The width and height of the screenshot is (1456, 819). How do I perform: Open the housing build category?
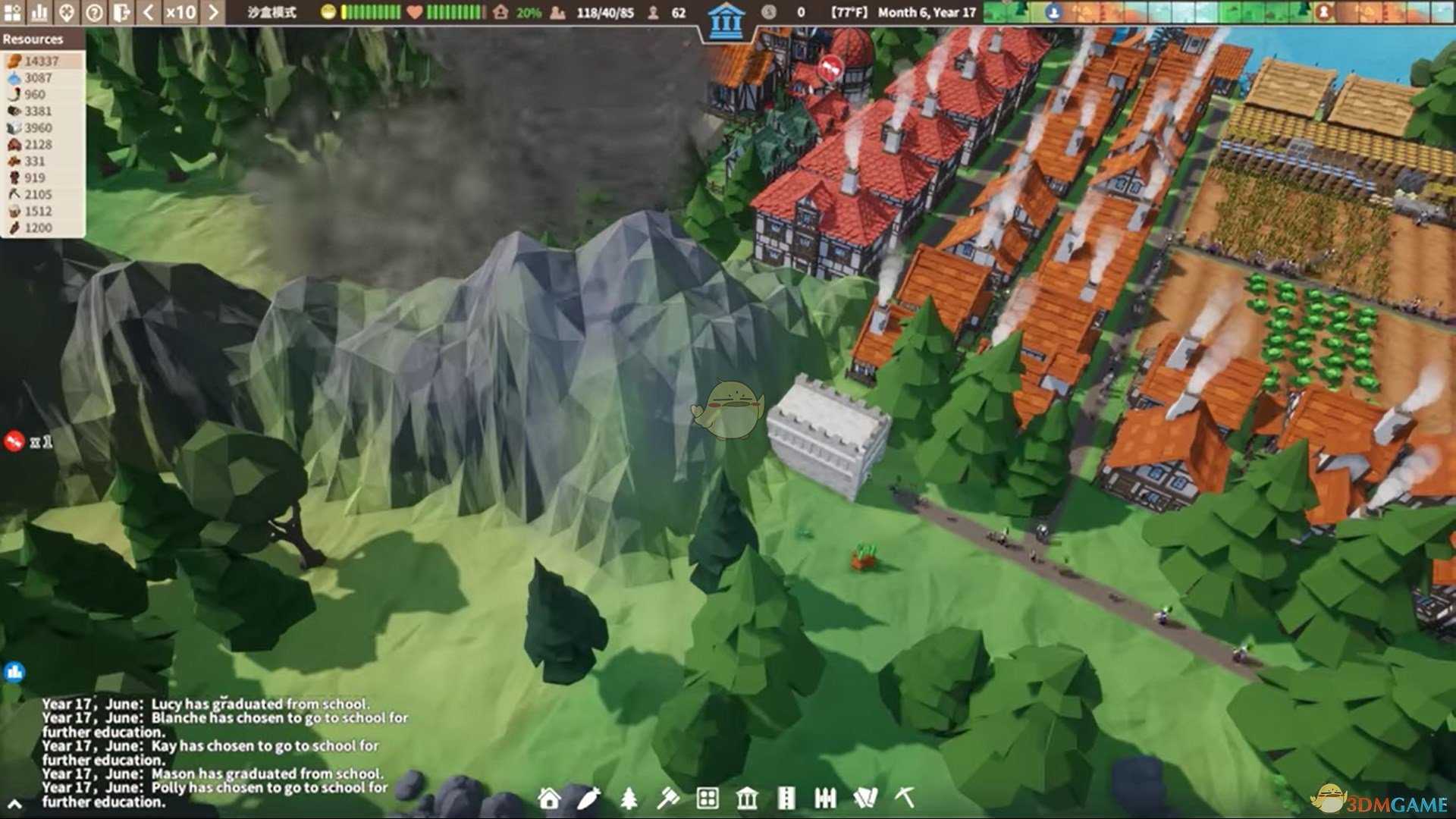(x=549, y=798)
